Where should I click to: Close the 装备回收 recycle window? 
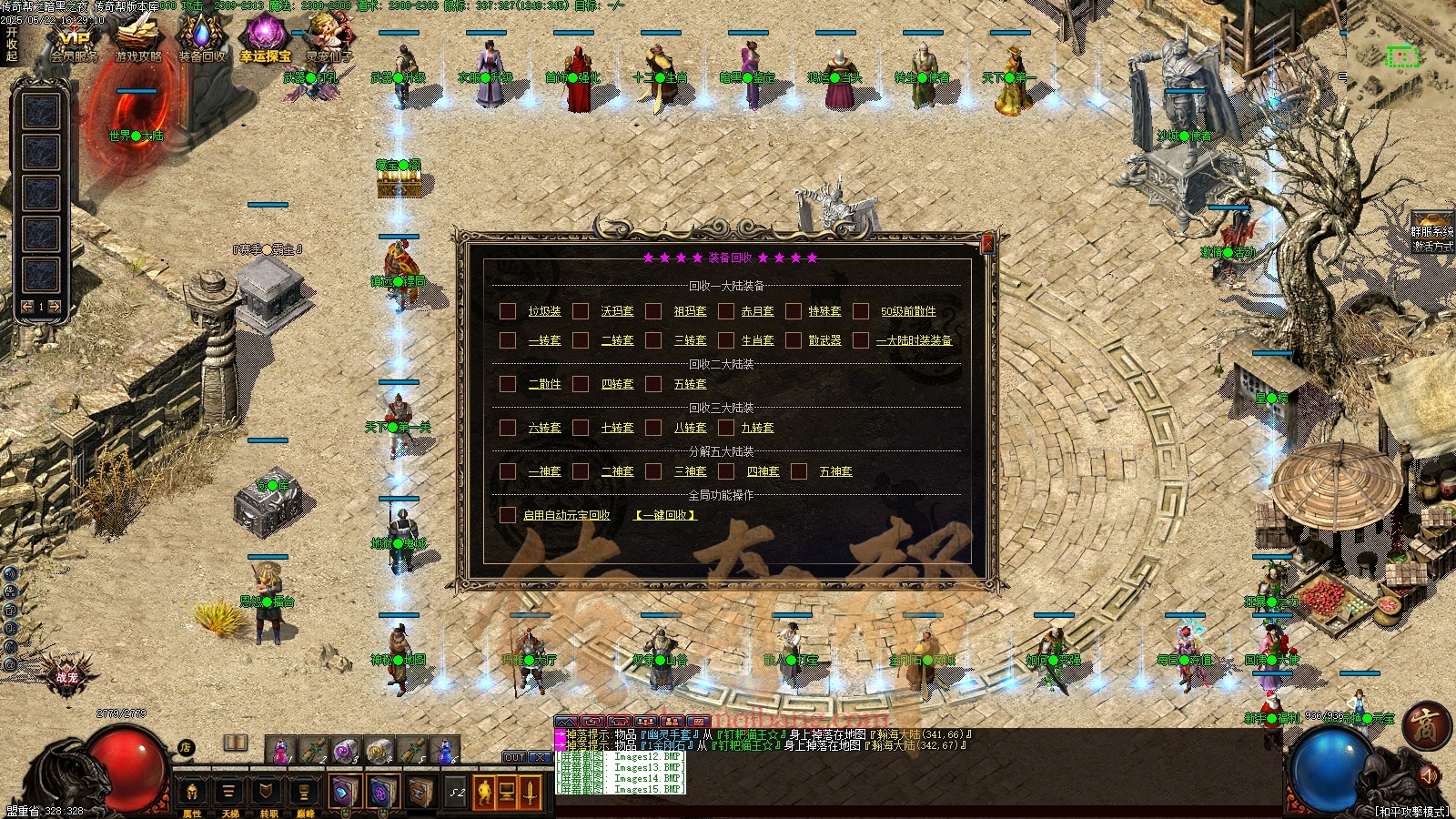click(x=988, y=244)
